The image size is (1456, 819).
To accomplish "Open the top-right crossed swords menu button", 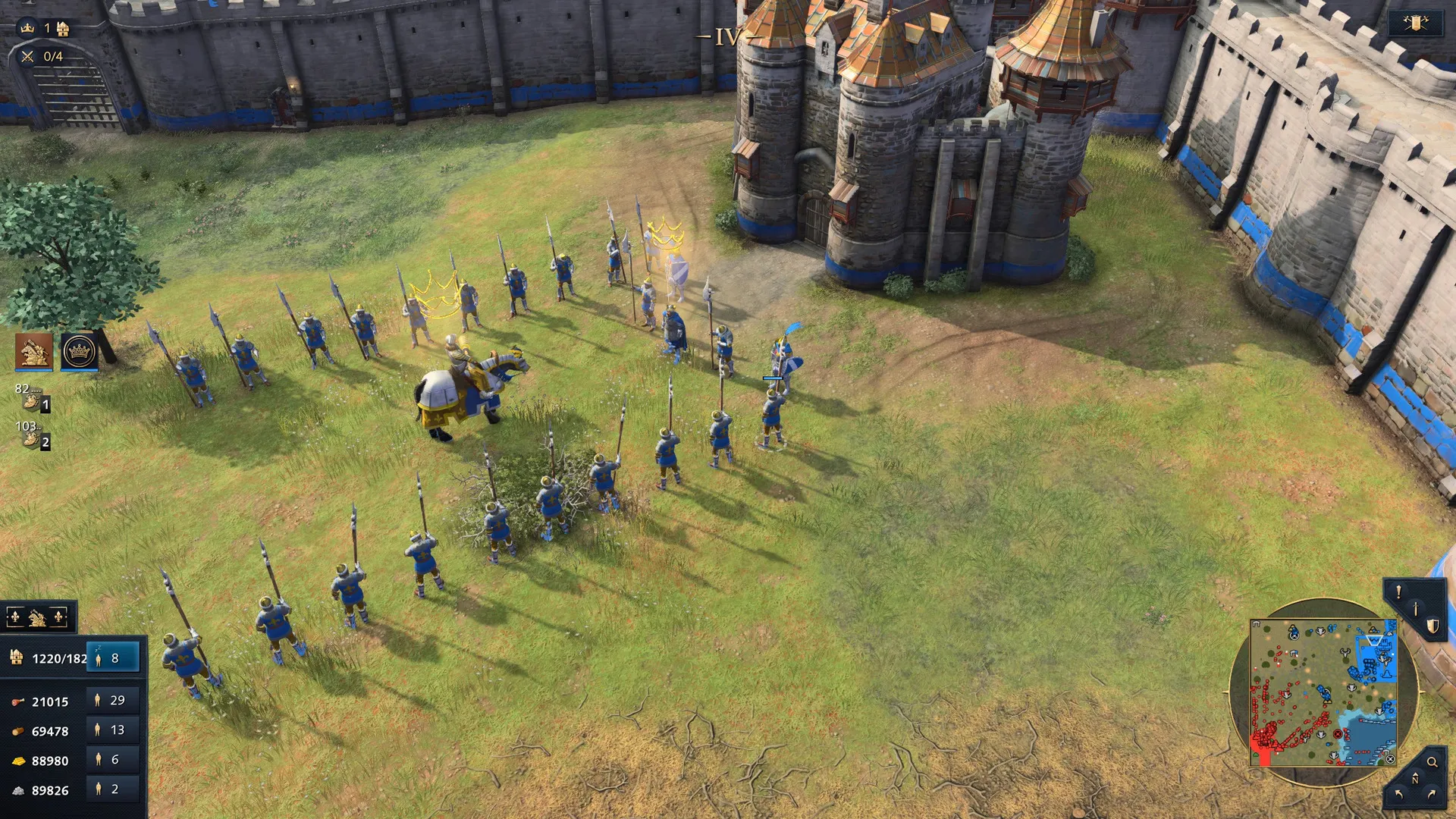I will (x=1415, y=24).
